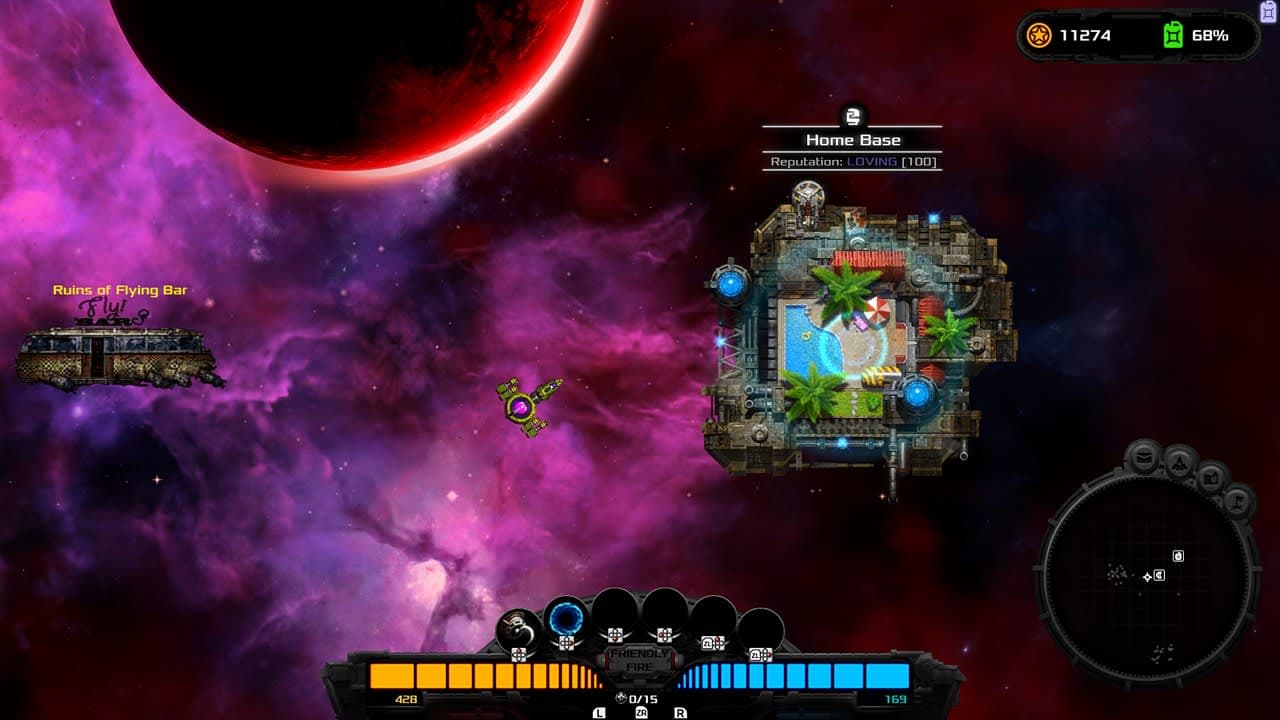Image resolution: width=1280 pixels, height=720 pixels.
Task: Select the rocket icon beside the minimap
Action: (x=1180, y=462)
